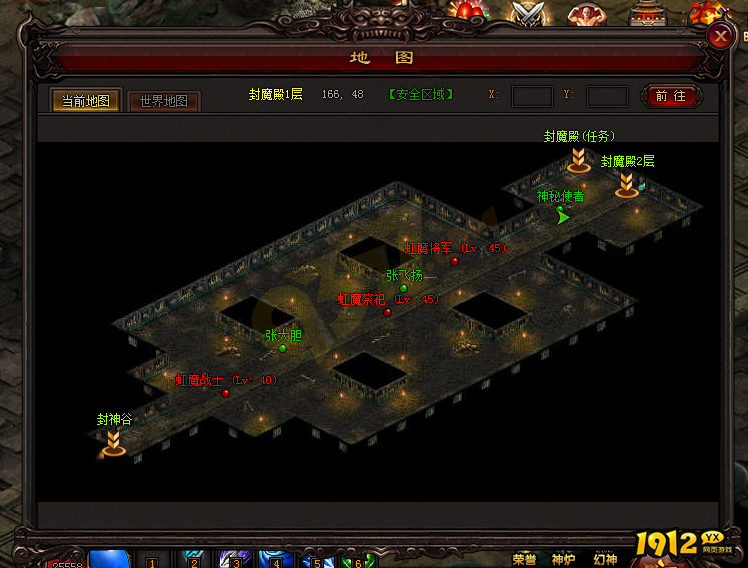Switch to the 当前地图 (current map) tab
Image resolution: width=748 pixels, height=568 pixels.
[86, 101]
